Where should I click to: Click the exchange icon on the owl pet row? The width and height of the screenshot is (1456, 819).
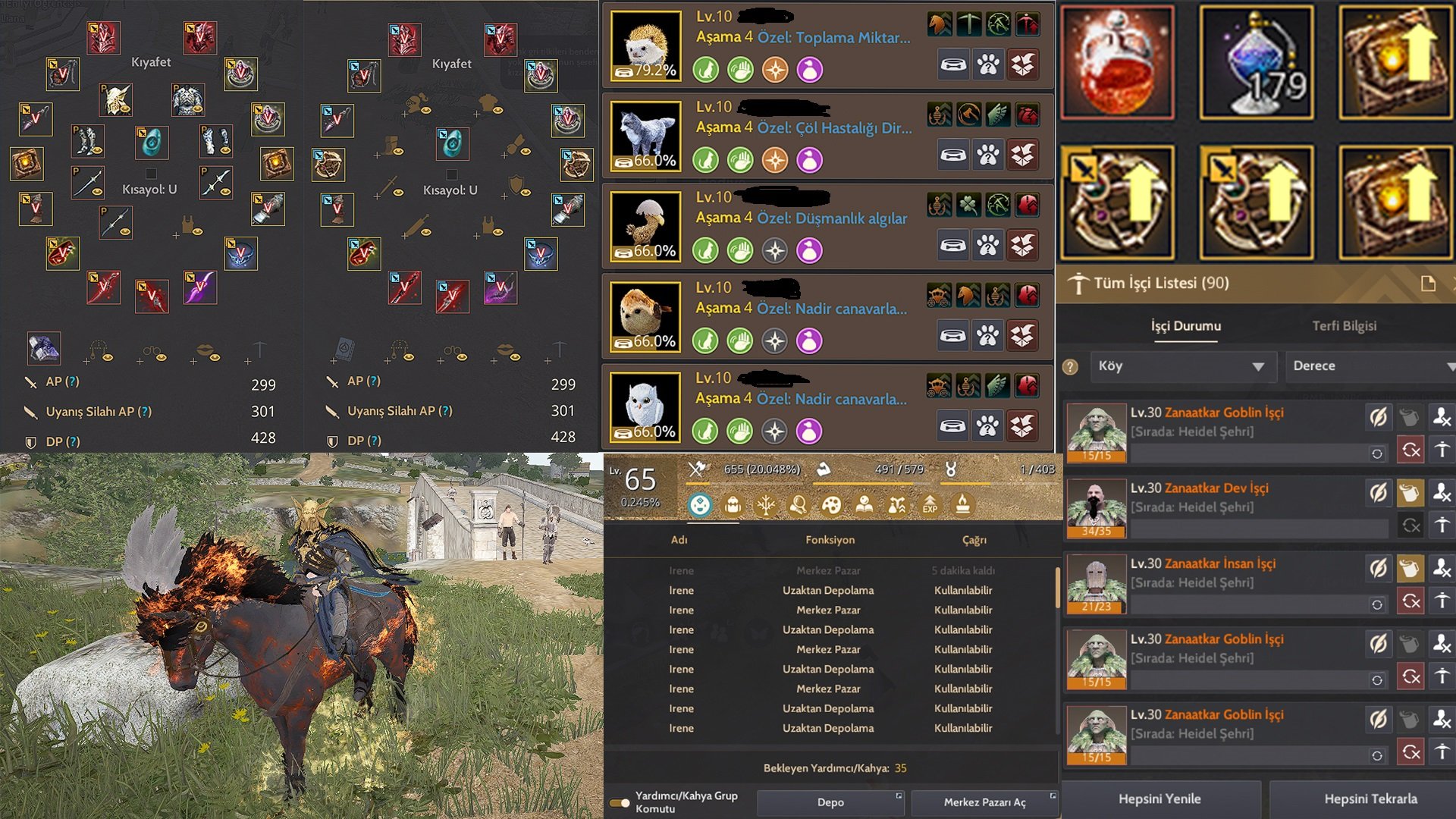1023,425
